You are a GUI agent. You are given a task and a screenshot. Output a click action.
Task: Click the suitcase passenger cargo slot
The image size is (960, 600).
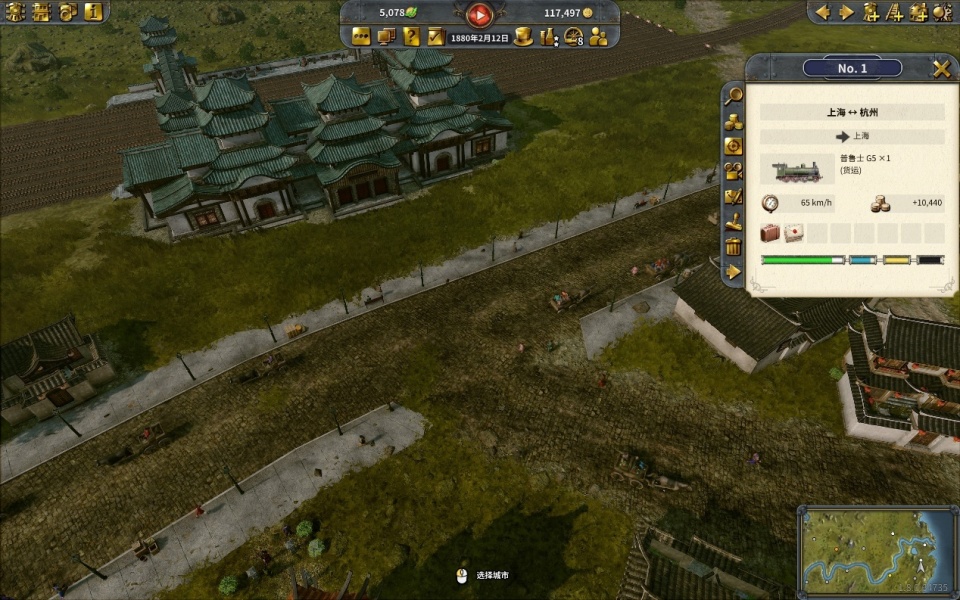pyautogui.click(x=770, y=233)
